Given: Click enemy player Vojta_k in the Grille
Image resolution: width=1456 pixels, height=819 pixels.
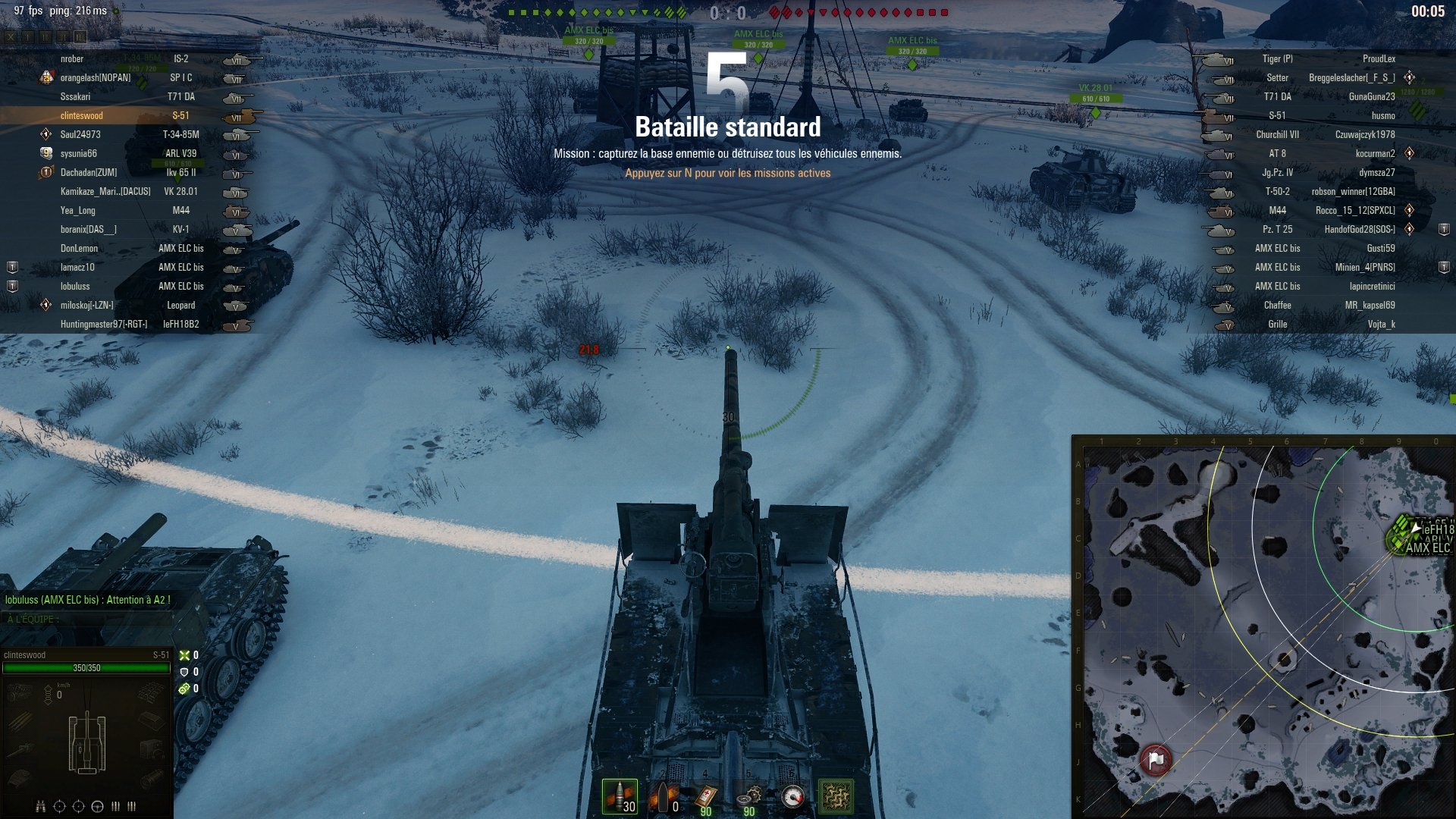Looking at the screenshot, I should (1380, 325).
